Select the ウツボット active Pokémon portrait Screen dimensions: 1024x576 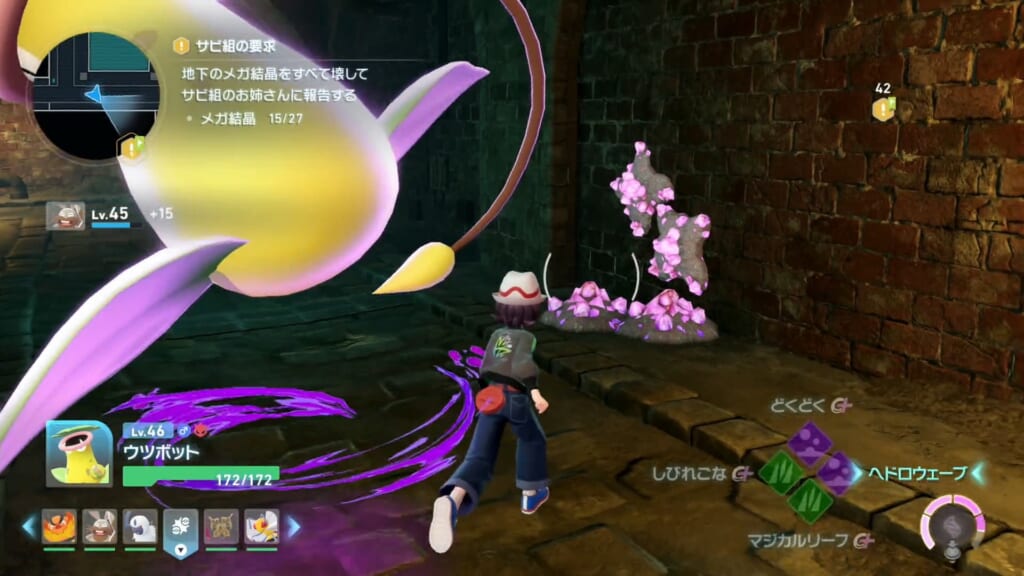(x=78, y=453)
